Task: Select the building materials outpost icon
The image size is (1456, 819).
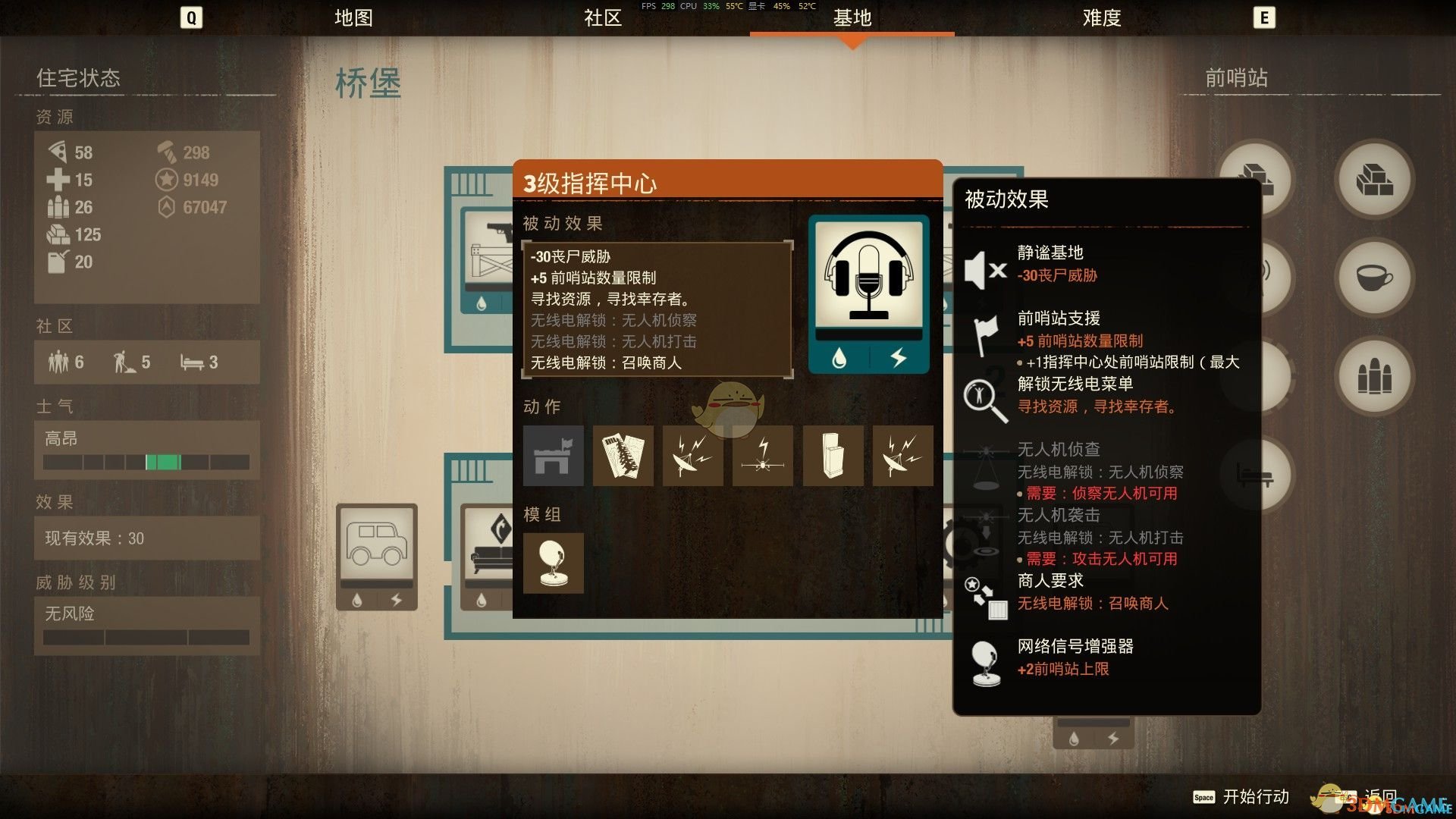Action: 1374,180
